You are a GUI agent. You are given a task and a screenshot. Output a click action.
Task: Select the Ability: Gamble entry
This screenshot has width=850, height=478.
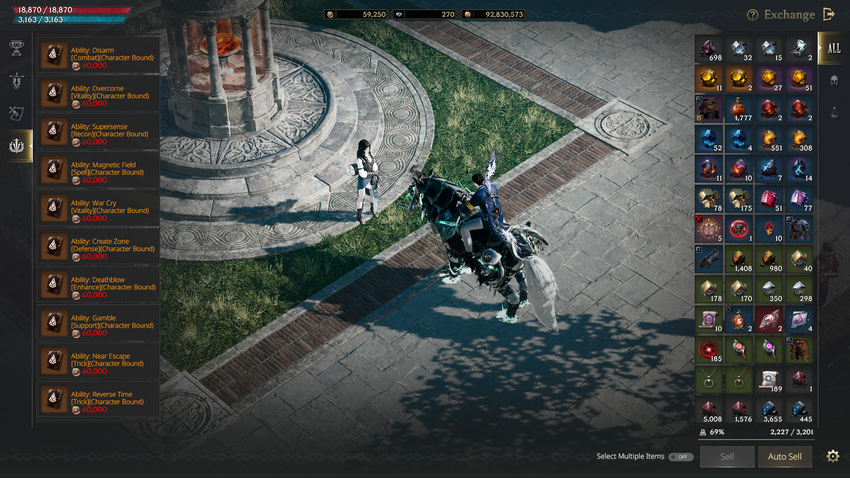[98, 321]
